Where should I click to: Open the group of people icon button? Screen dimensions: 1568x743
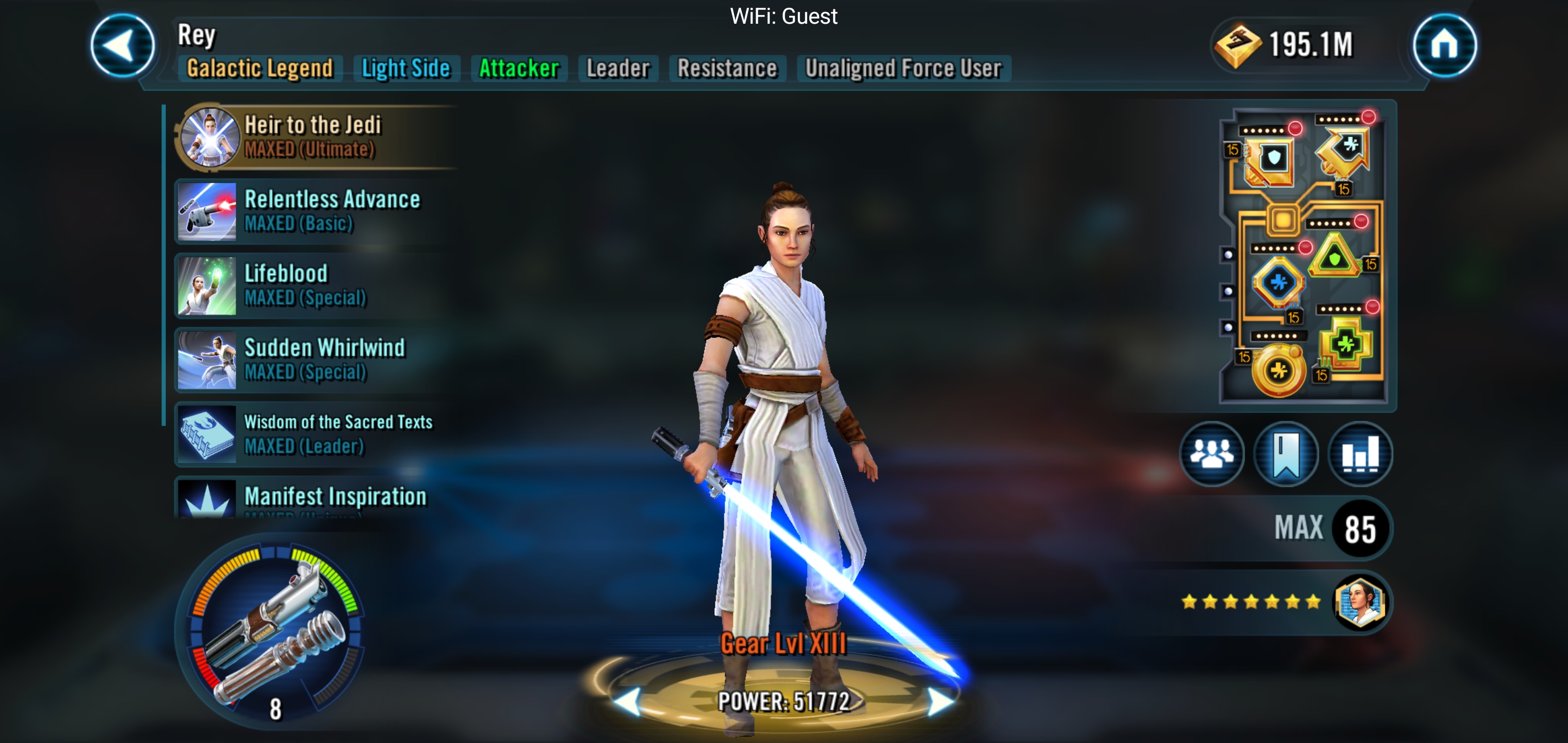click(1211, 454)
